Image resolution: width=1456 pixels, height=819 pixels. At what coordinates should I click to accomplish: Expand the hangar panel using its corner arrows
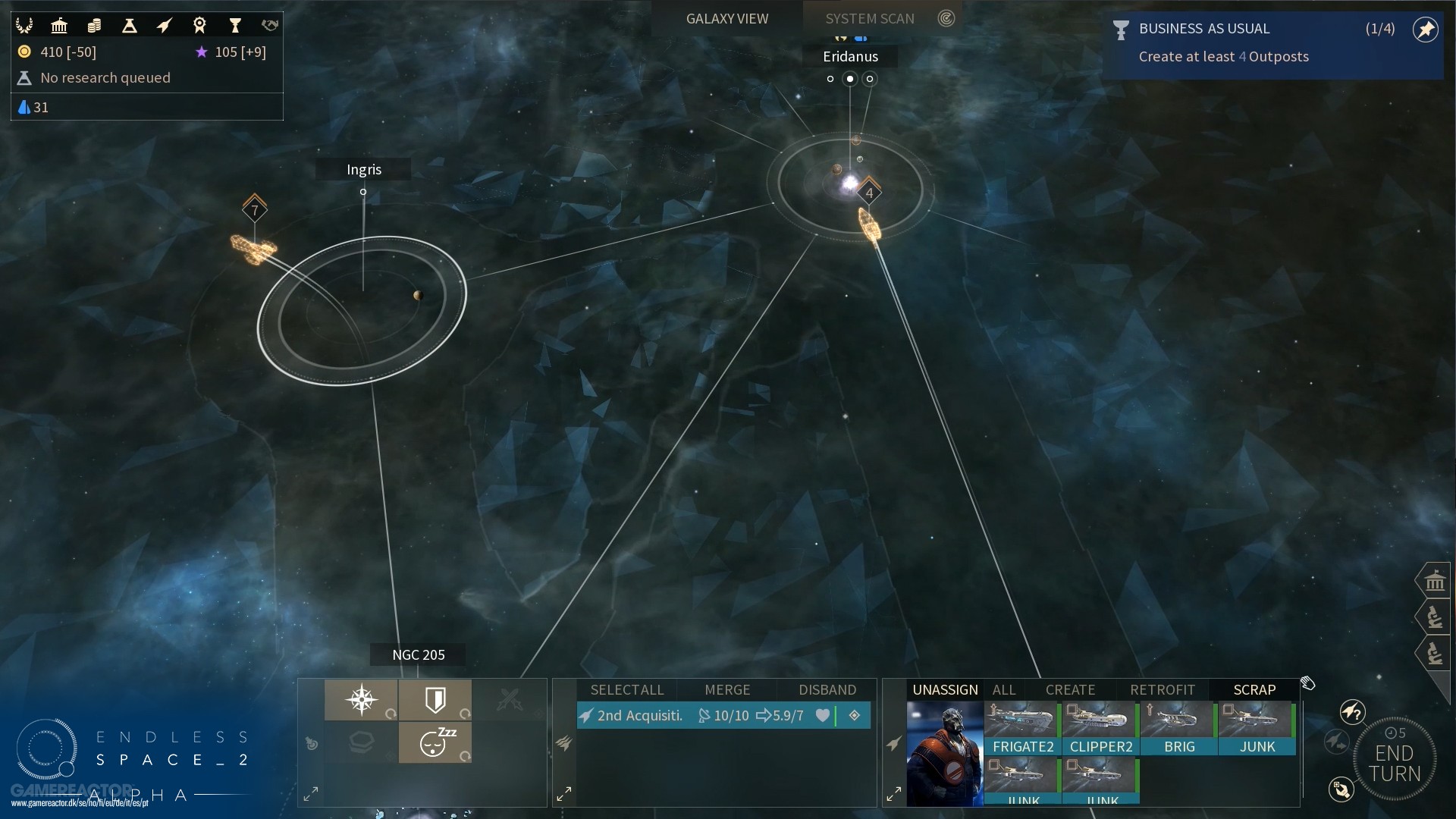coord(895,793)
